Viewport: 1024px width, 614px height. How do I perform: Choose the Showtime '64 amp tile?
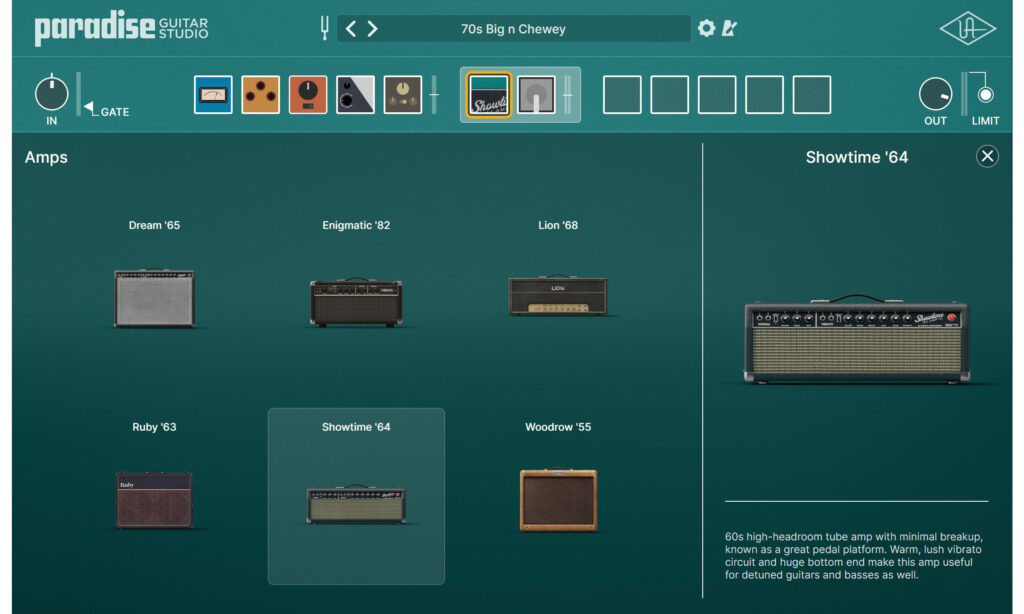(356, 496)
